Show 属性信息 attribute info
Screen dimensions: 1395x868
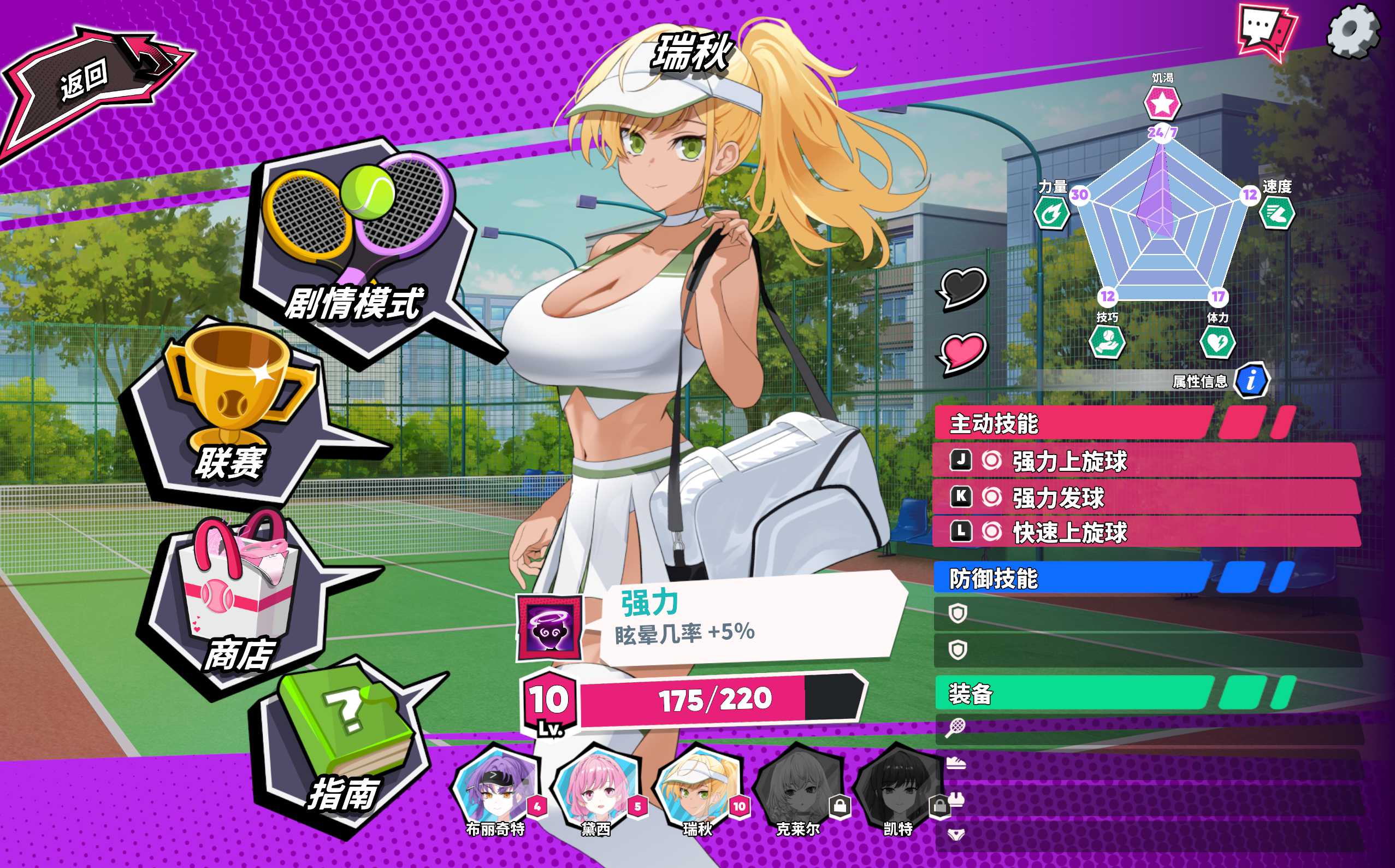[1251, 380]
